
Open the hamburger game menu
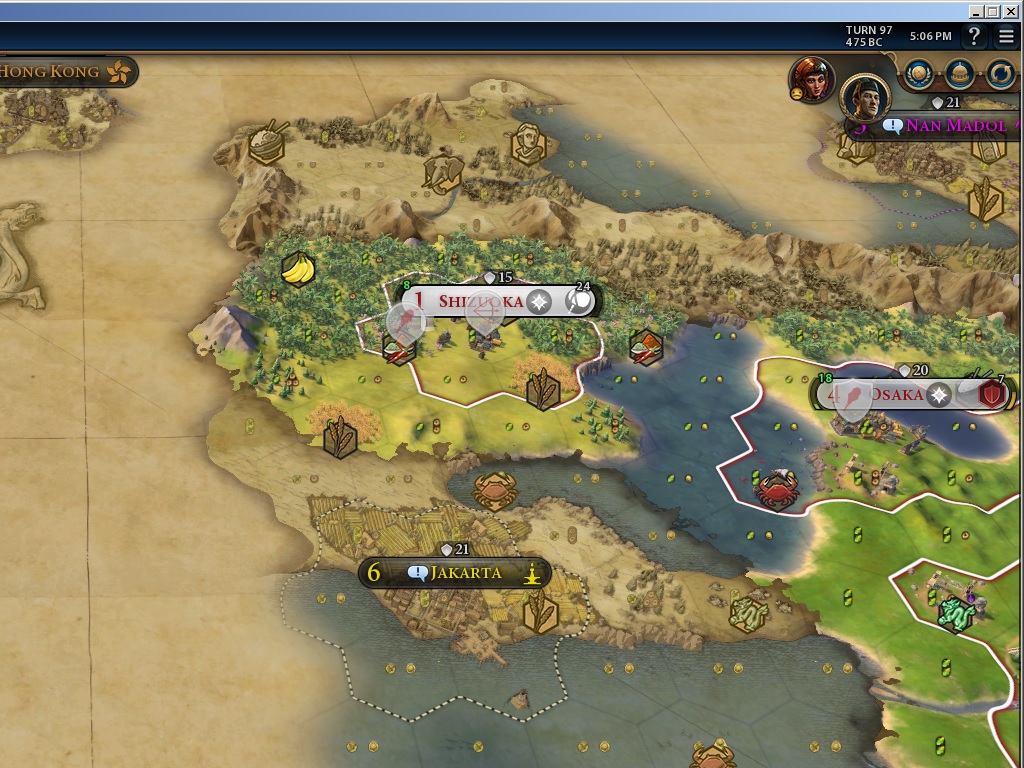coord(1006,37)
